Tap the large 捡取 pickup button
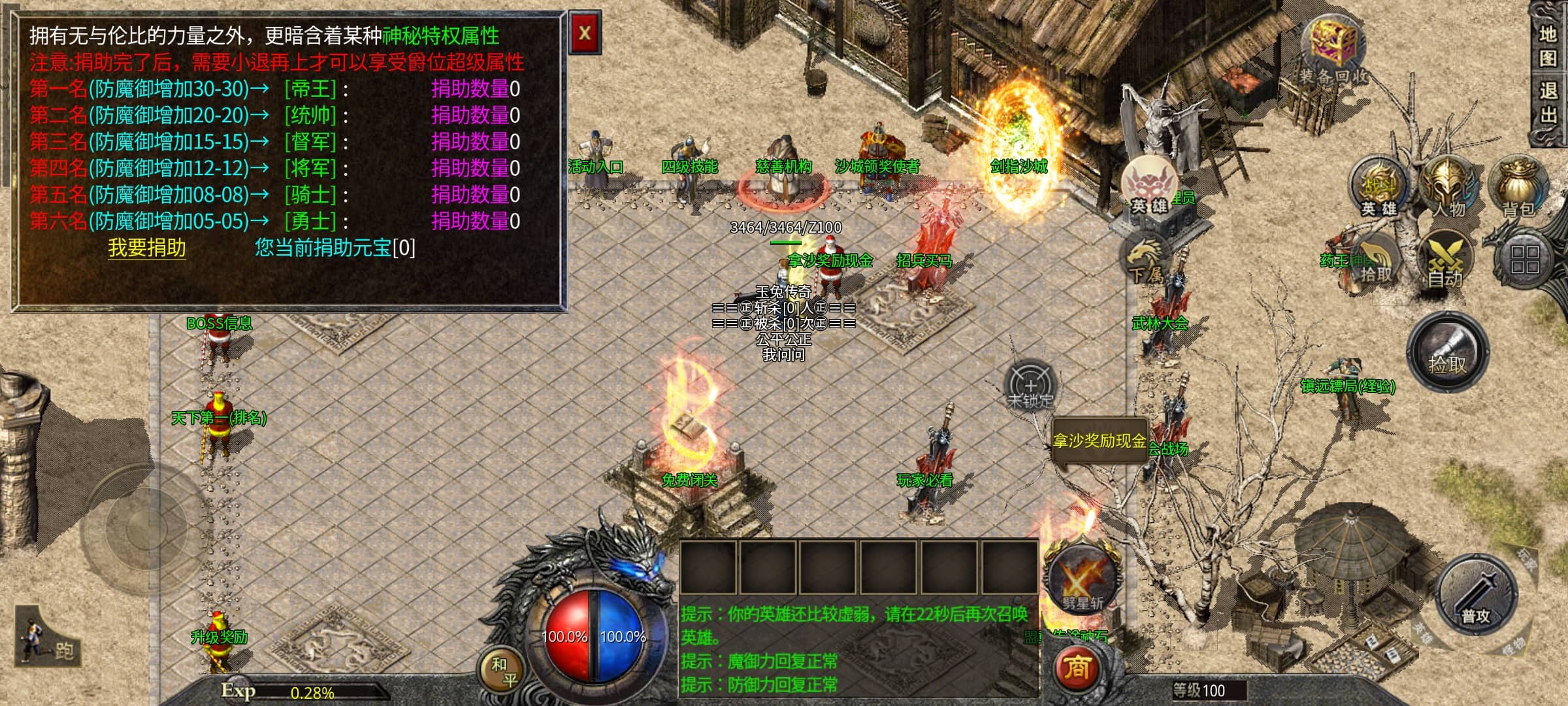 point(1448,352)
